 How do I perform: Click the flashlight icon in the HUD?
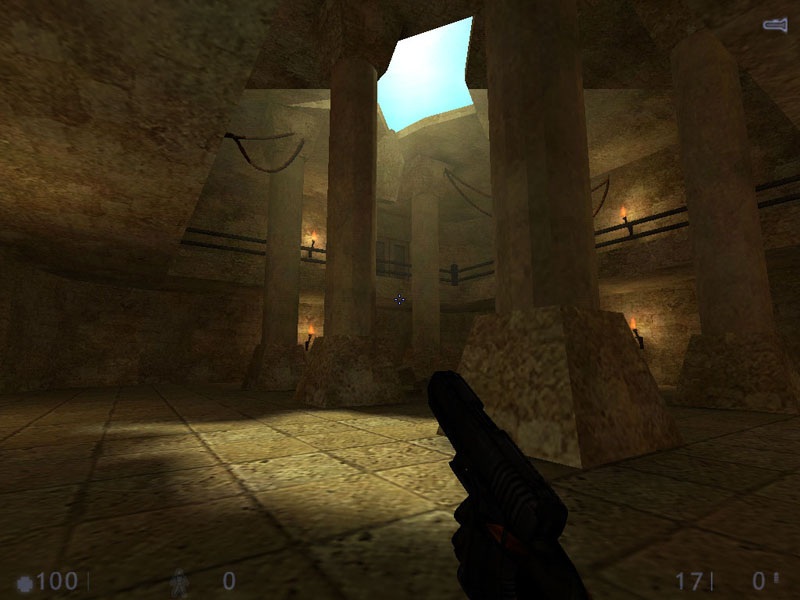(776, 24)
